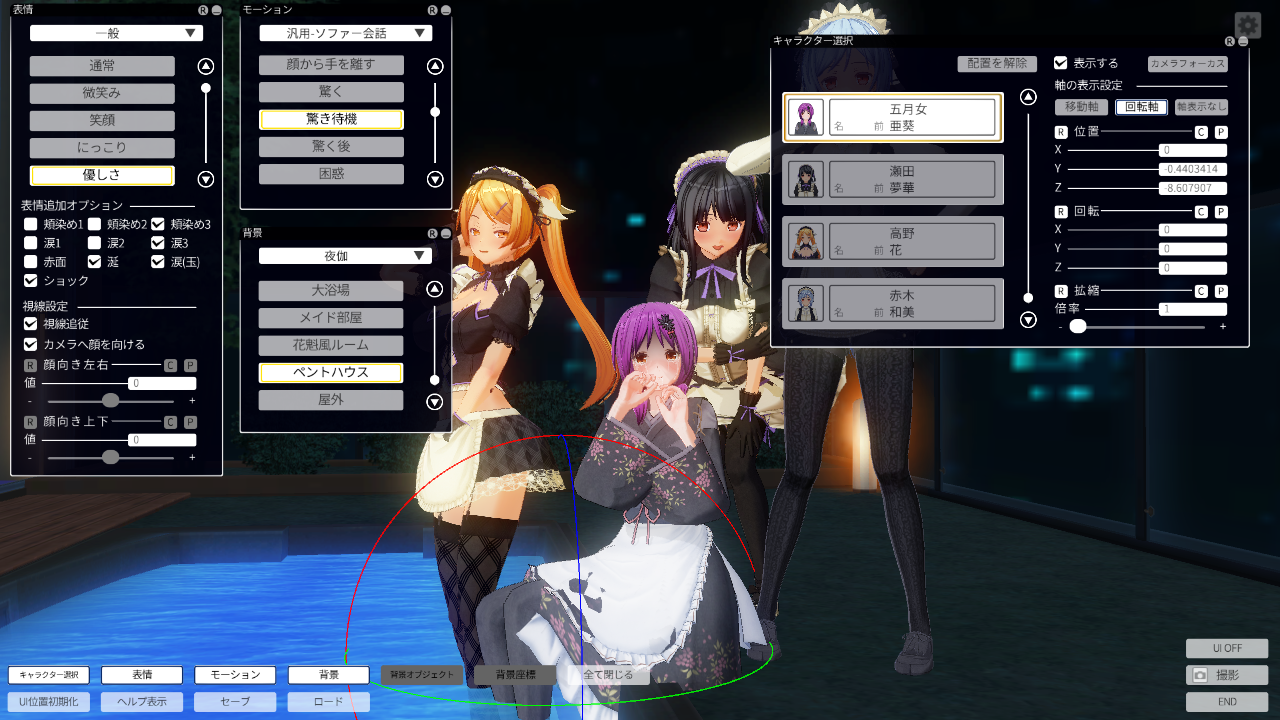Select the 微笑み expression button

102,93
